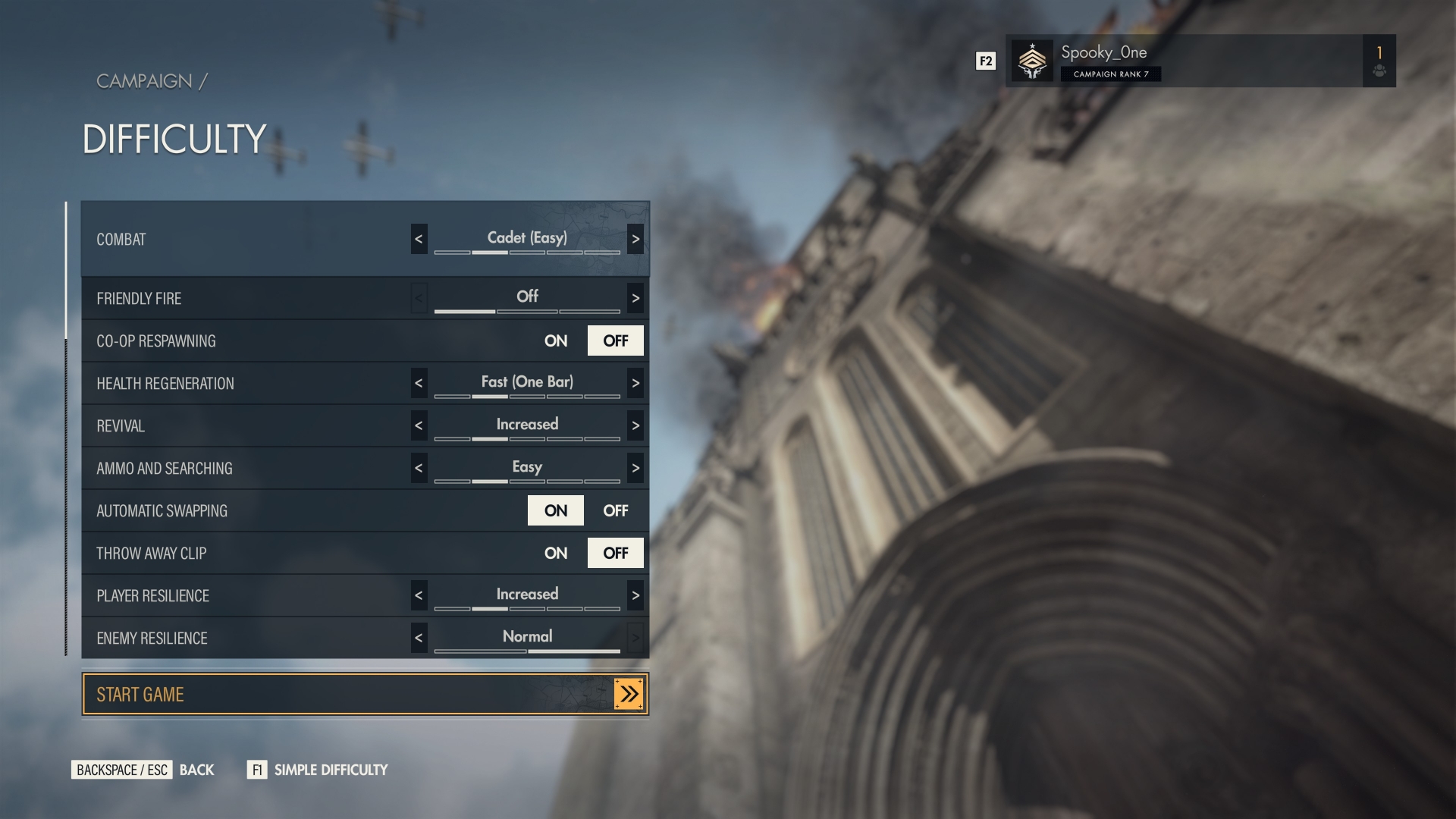The height and width of the screenshot is (819, 1456).
Task: Step Health Regeneration to next option
Action: pos(635,384)
